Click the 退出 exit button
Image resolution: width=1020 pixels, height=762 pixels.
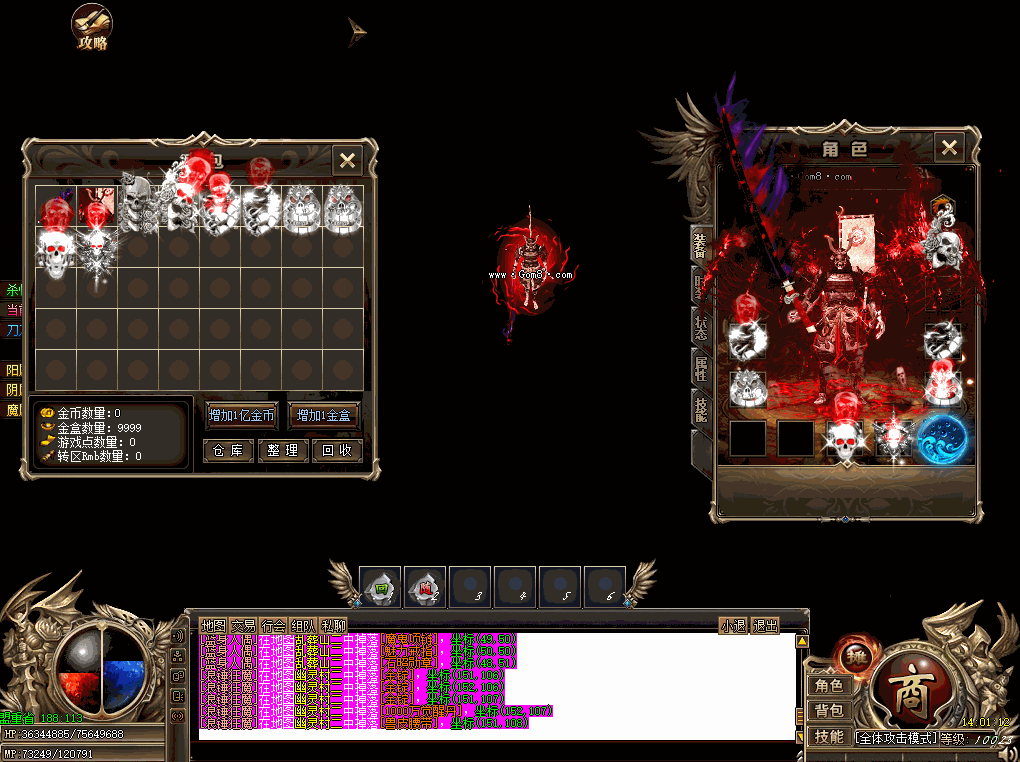(x=765, y=626)
